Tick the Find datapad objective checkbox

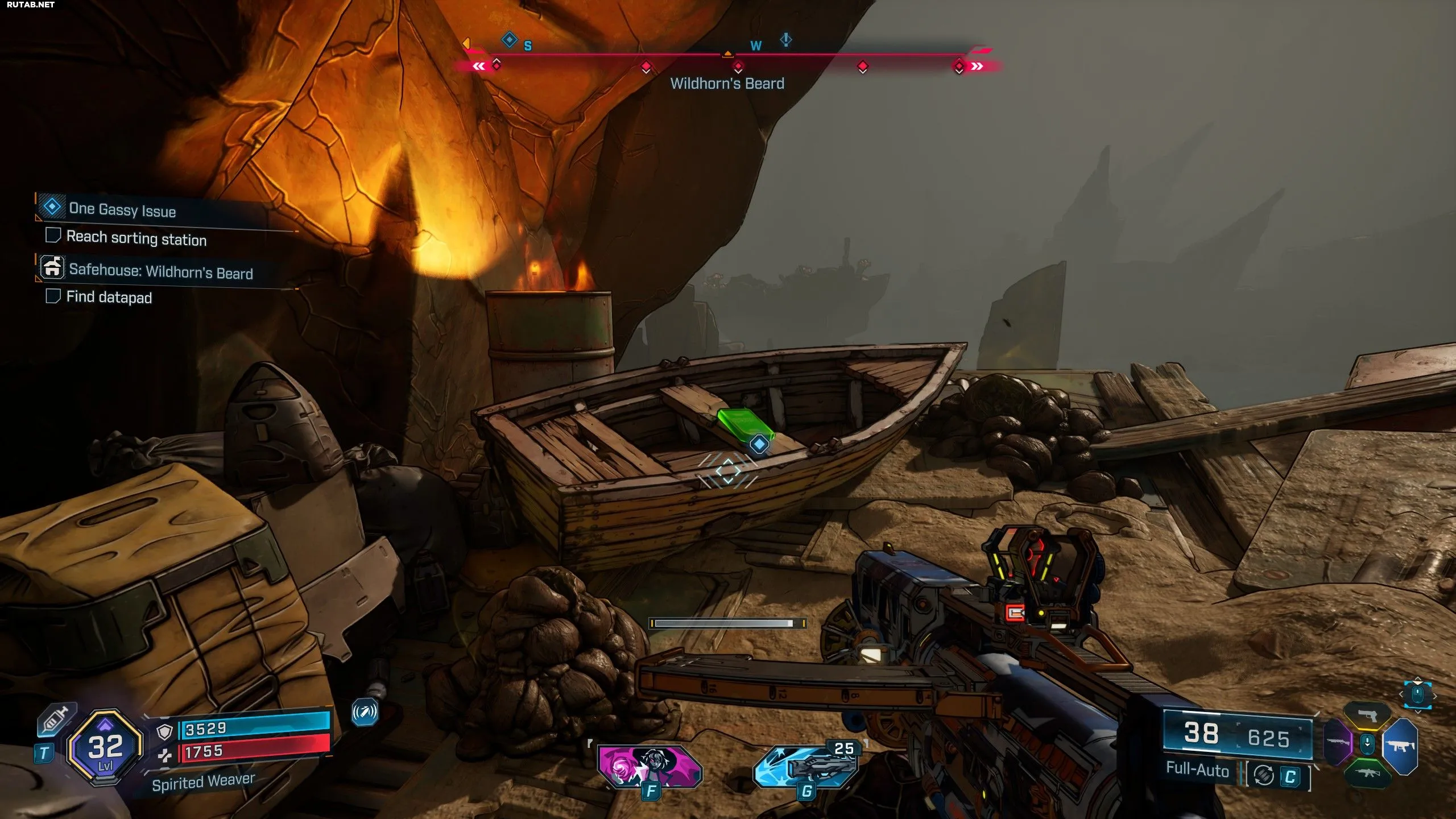53,296
